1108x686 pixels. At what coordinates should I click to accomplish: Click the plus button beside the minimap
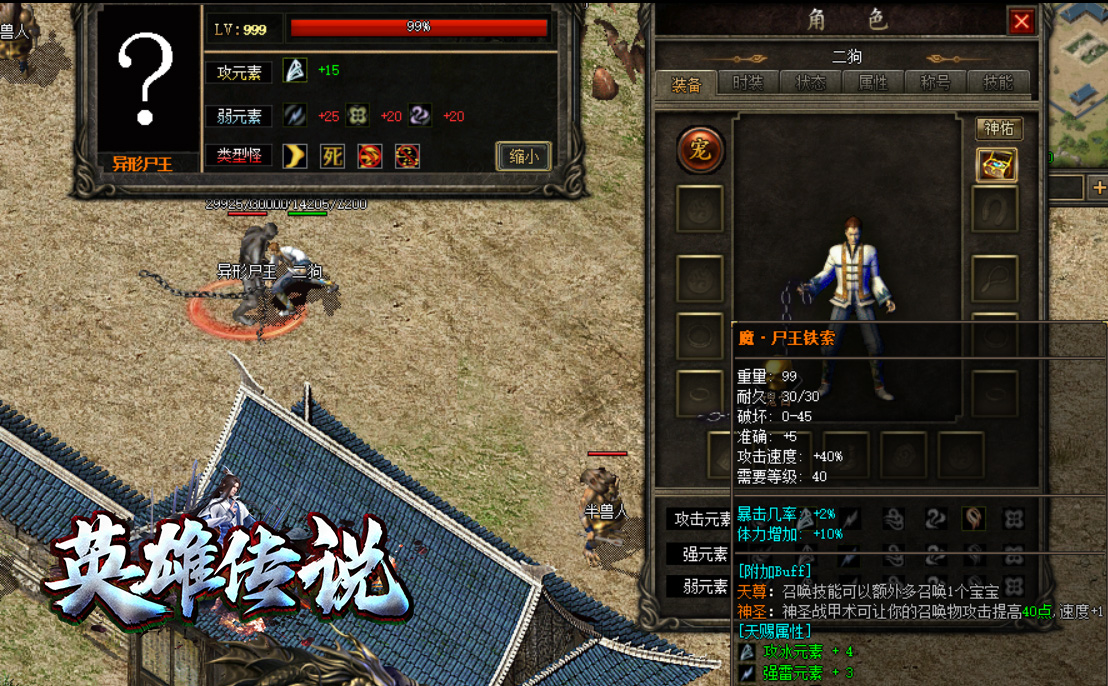click(x=1098, y=187)
